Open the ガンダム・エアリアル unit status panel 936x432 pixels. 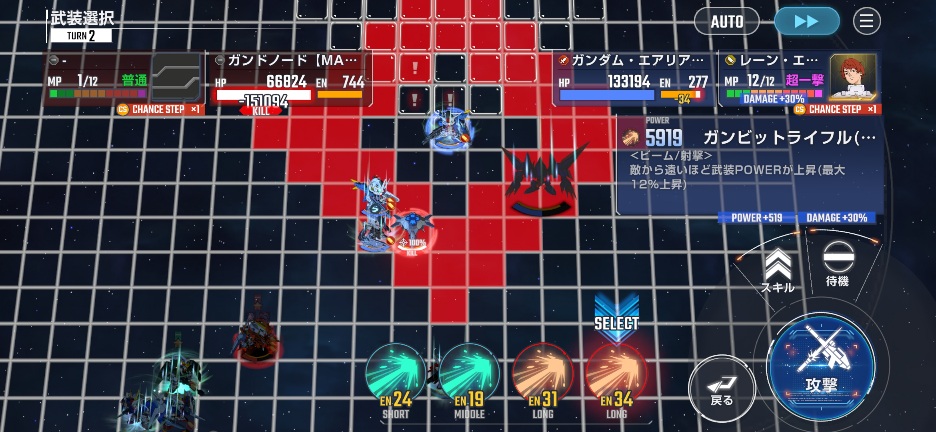tap(634, 80)
